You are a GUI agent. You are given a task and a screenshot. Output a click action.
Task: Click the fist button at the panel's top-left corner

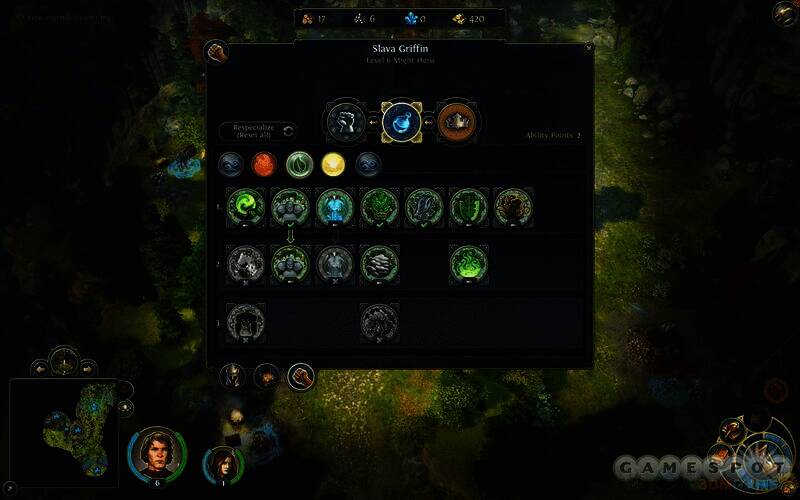click(216, 52)
